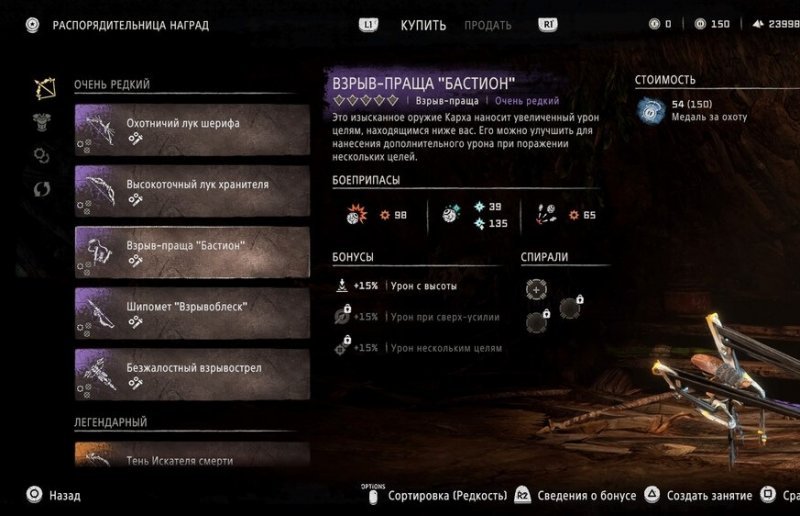This screenshot has width=800, height=516.
Task: Show Сведения о бонусе details
Action: coord(584,496)
